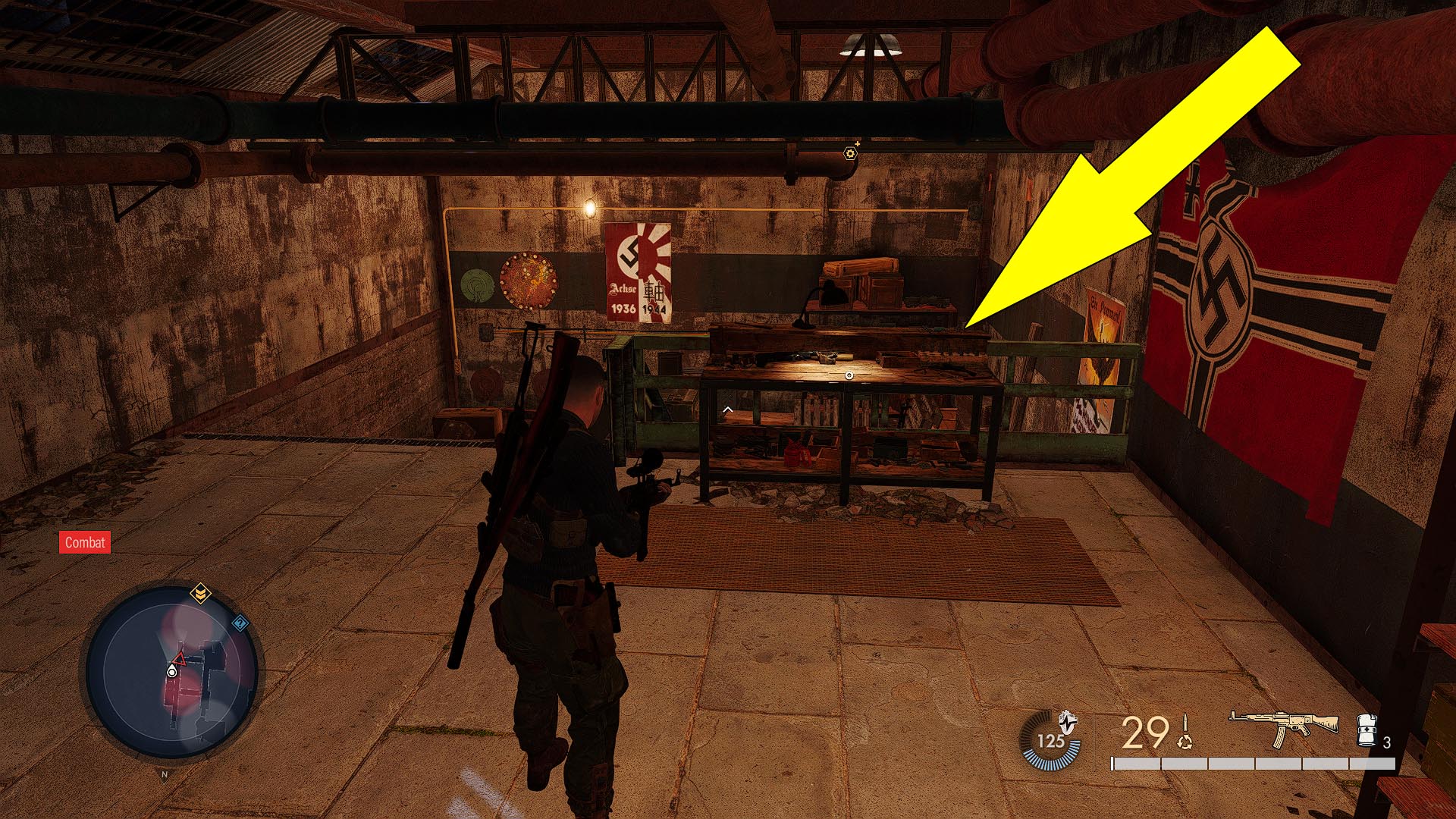The height and width of the screenshot is (819, 1456).
Task: Click the circular health gauge showing 125
Action: (1052, 740)
